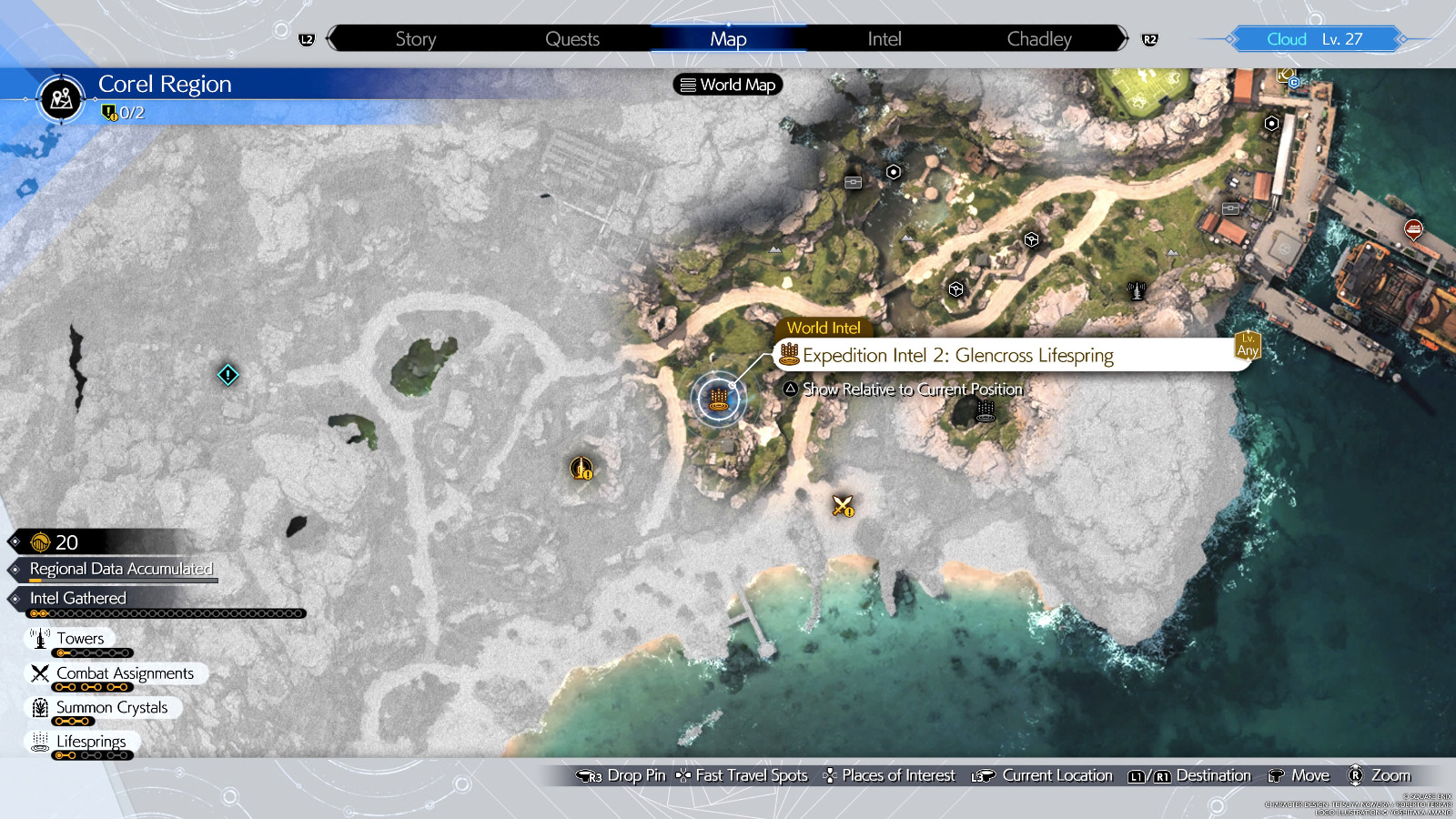
Task: Switch to the Quests tab
Action: 571,38
